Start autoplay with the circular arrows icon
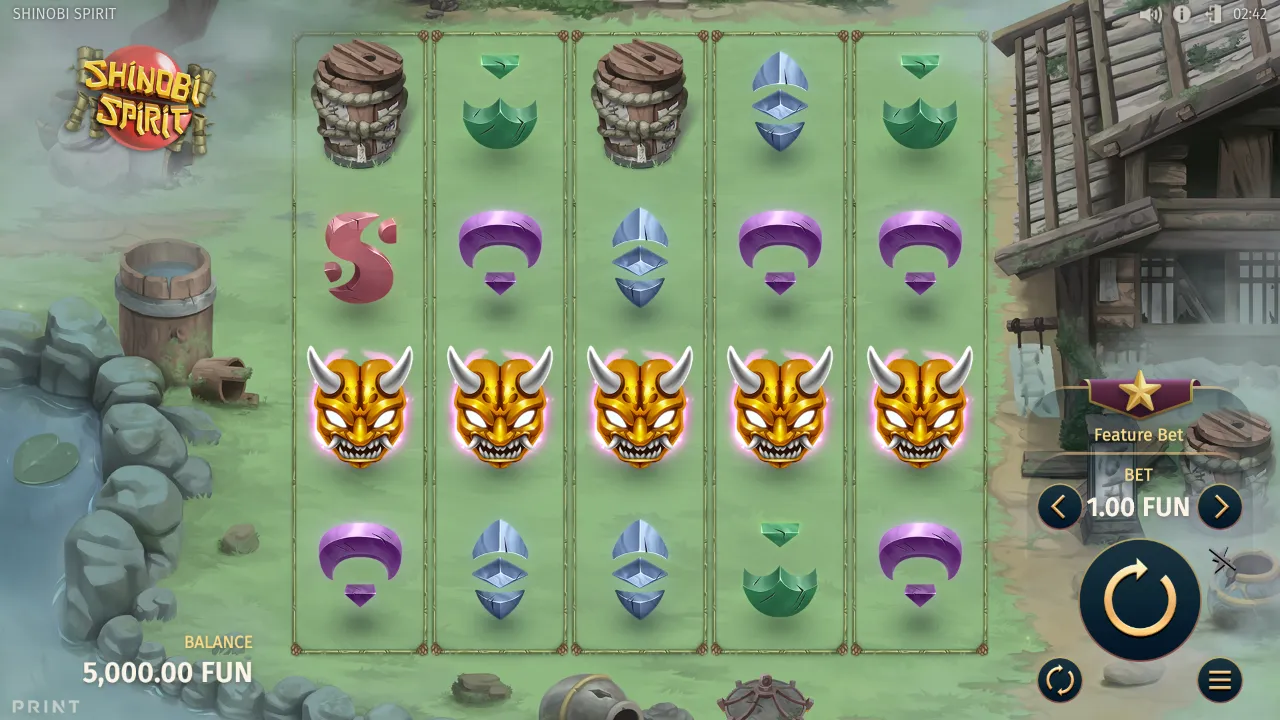 [1059, 681]
